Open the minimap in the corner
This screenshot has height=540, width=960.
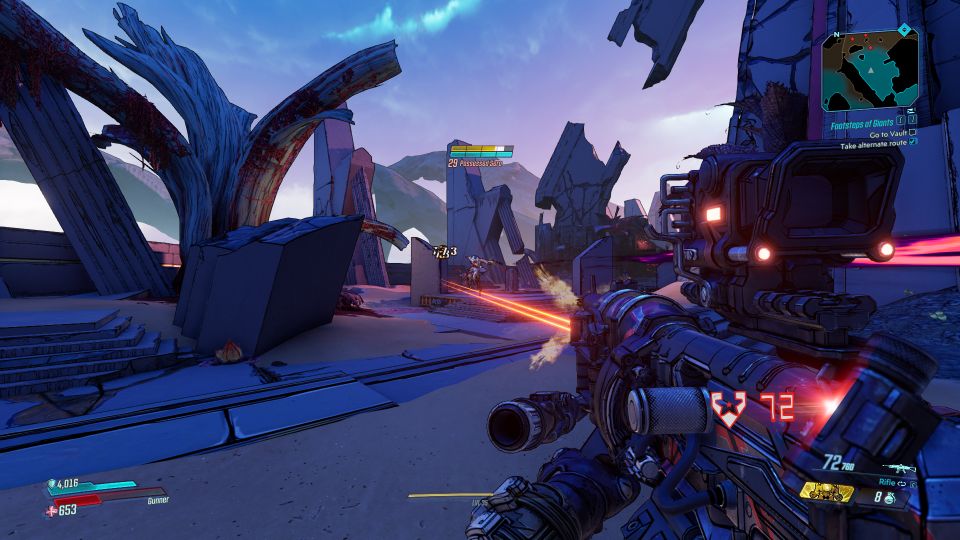(870, 70)
